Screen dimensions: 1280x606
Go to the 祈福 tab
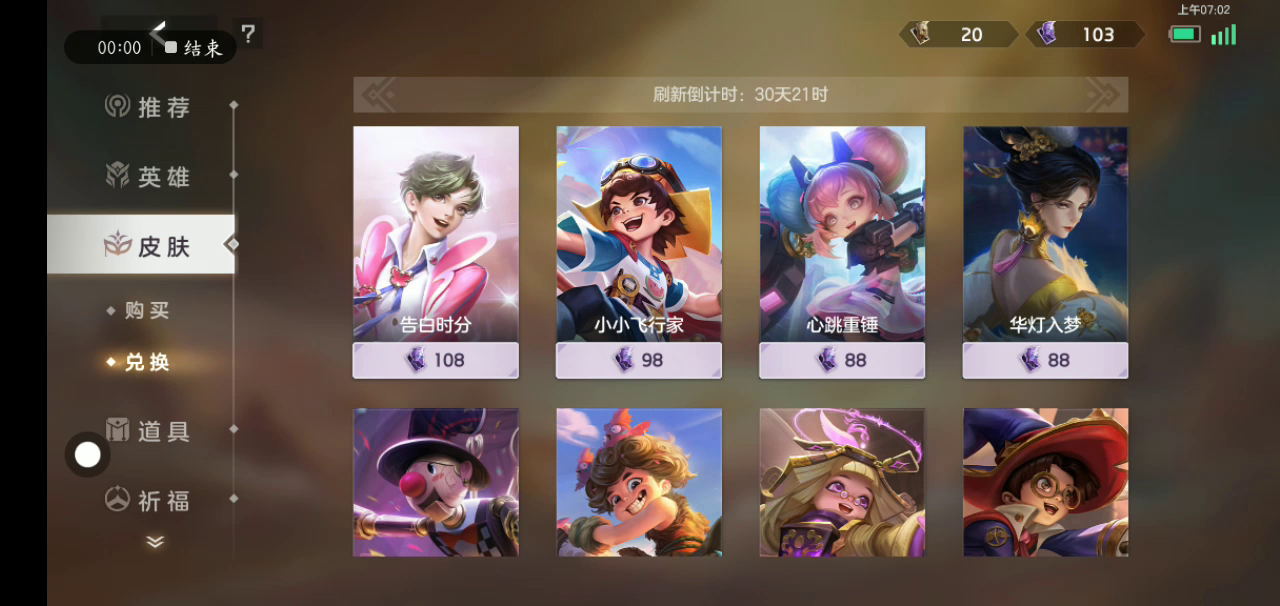(148, 500)
